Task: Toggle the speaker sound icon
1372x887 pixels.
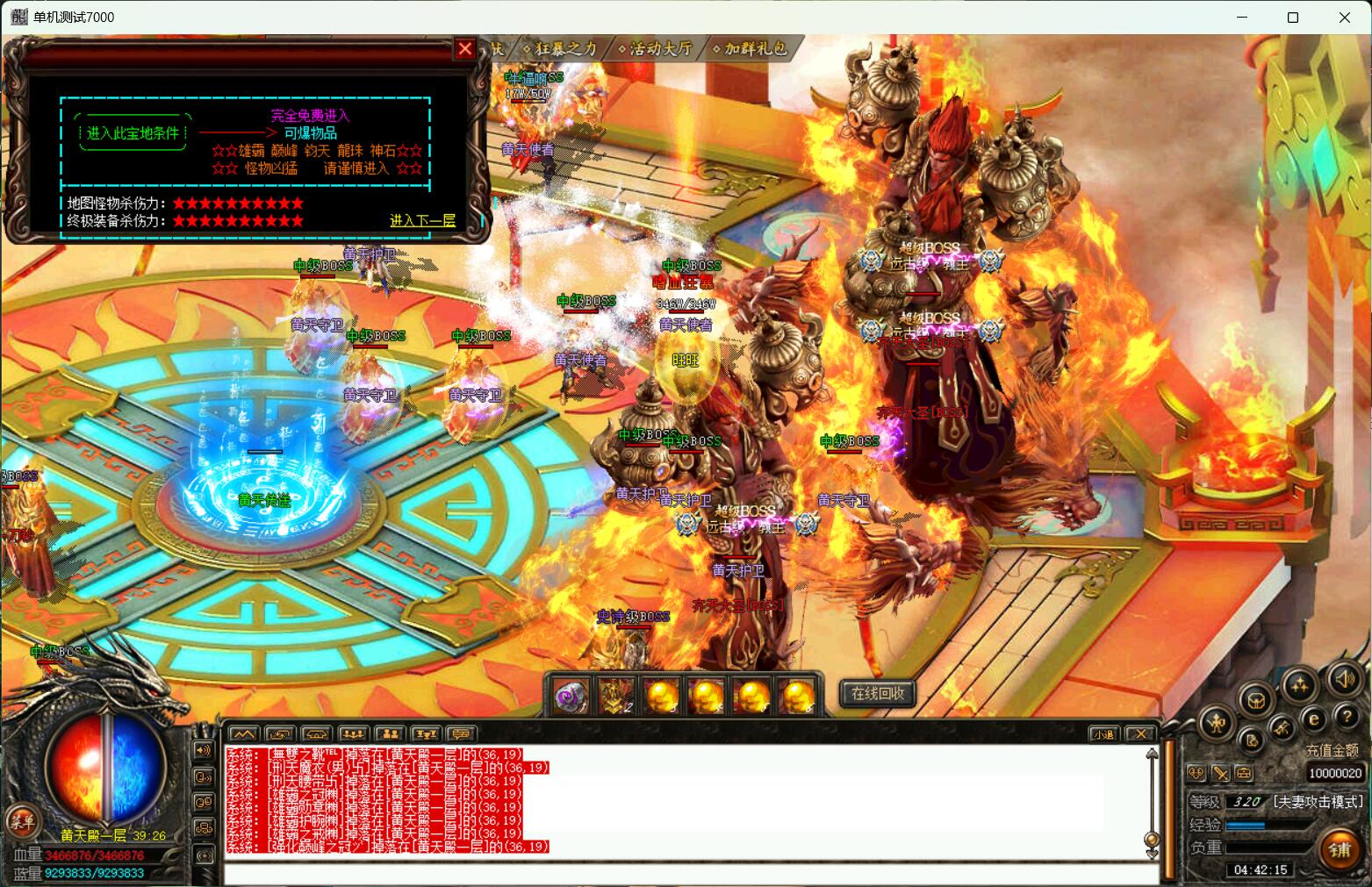Action: [1343, 679]
